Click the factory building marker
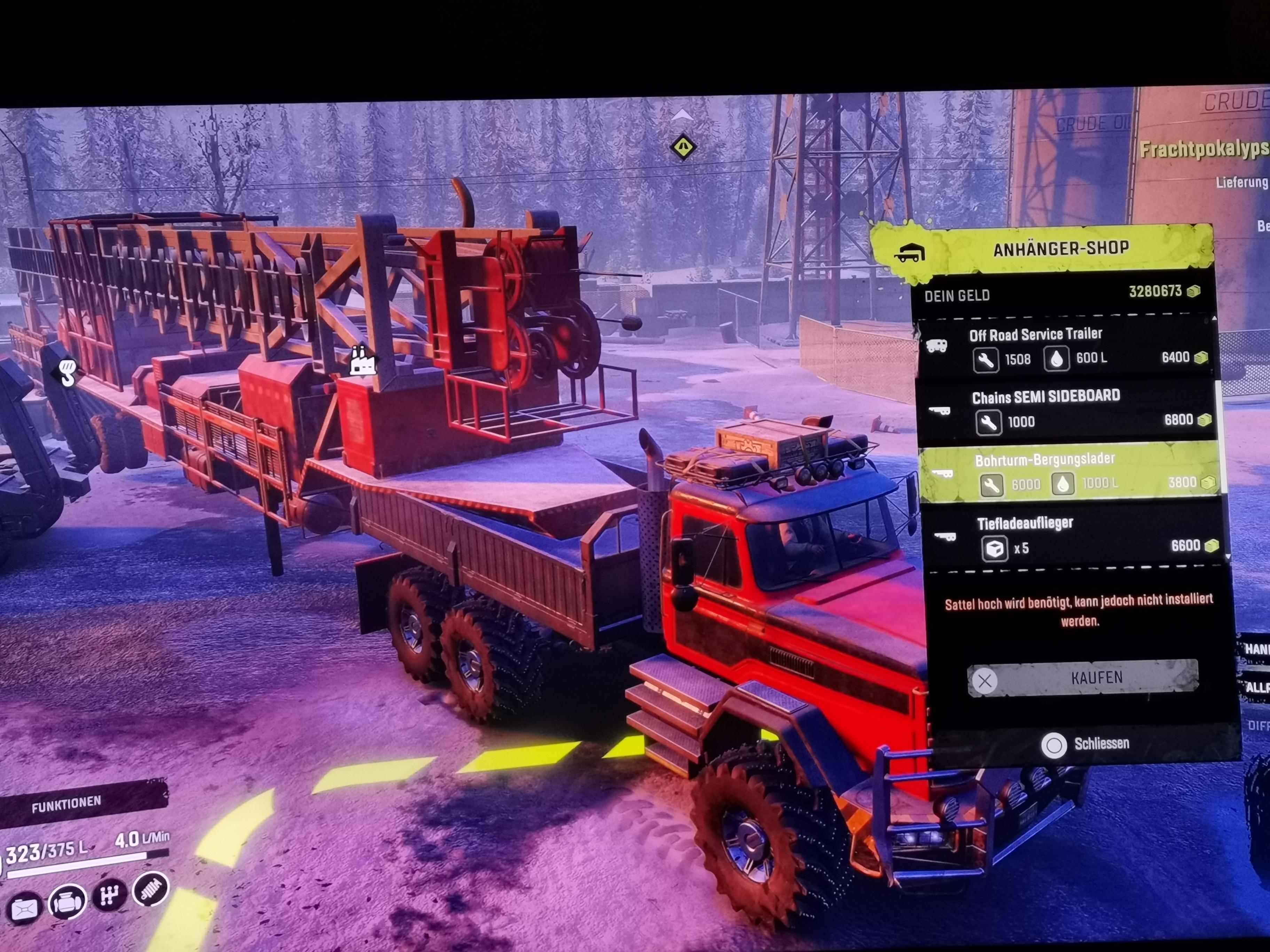 tap(363, 361)
